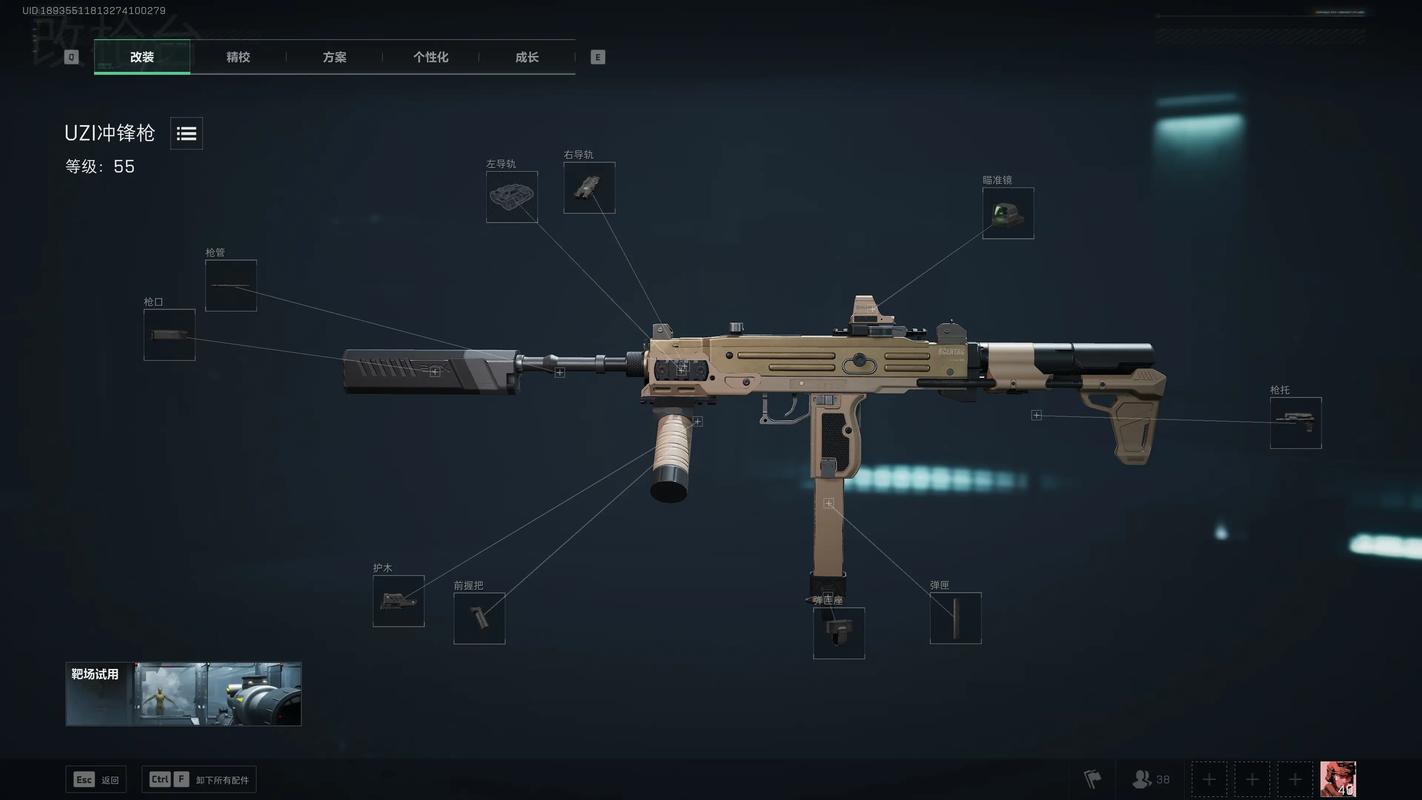Screen dimensions: 1422x800
Task: Open the 方案 tab
Action: pos(334,57)
